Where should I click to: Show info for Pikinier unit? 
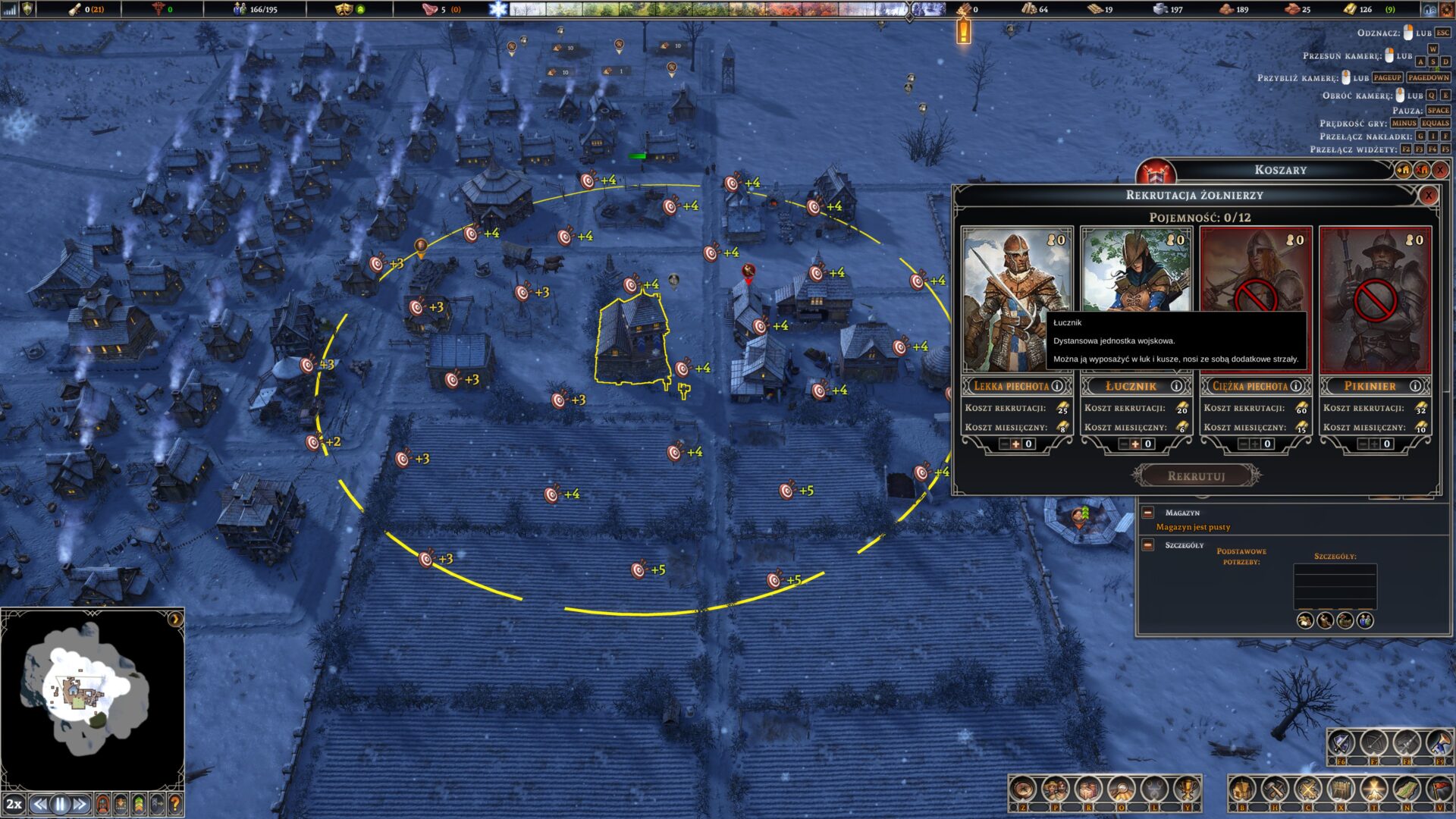(x=1415, y=386)
